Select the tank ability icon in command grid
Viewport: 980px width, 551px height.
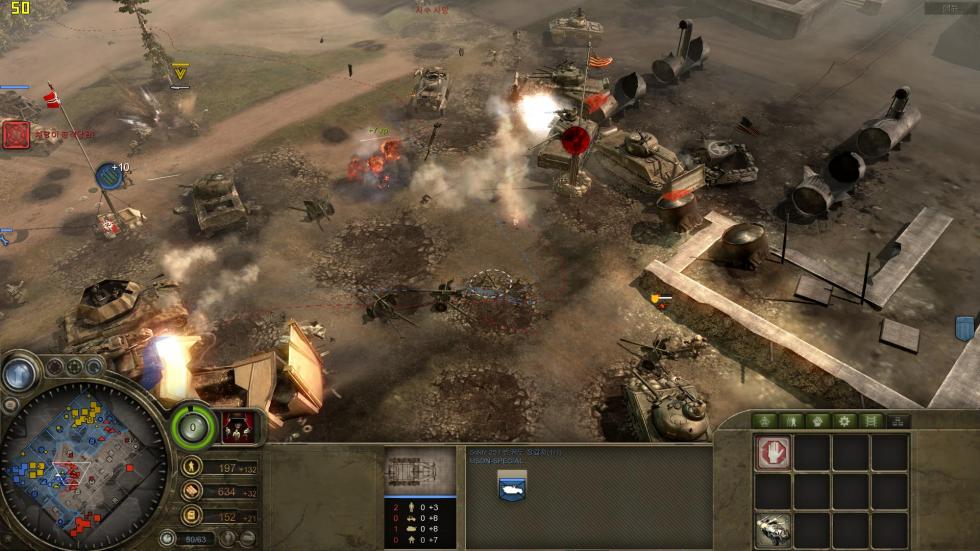(773, 529)
